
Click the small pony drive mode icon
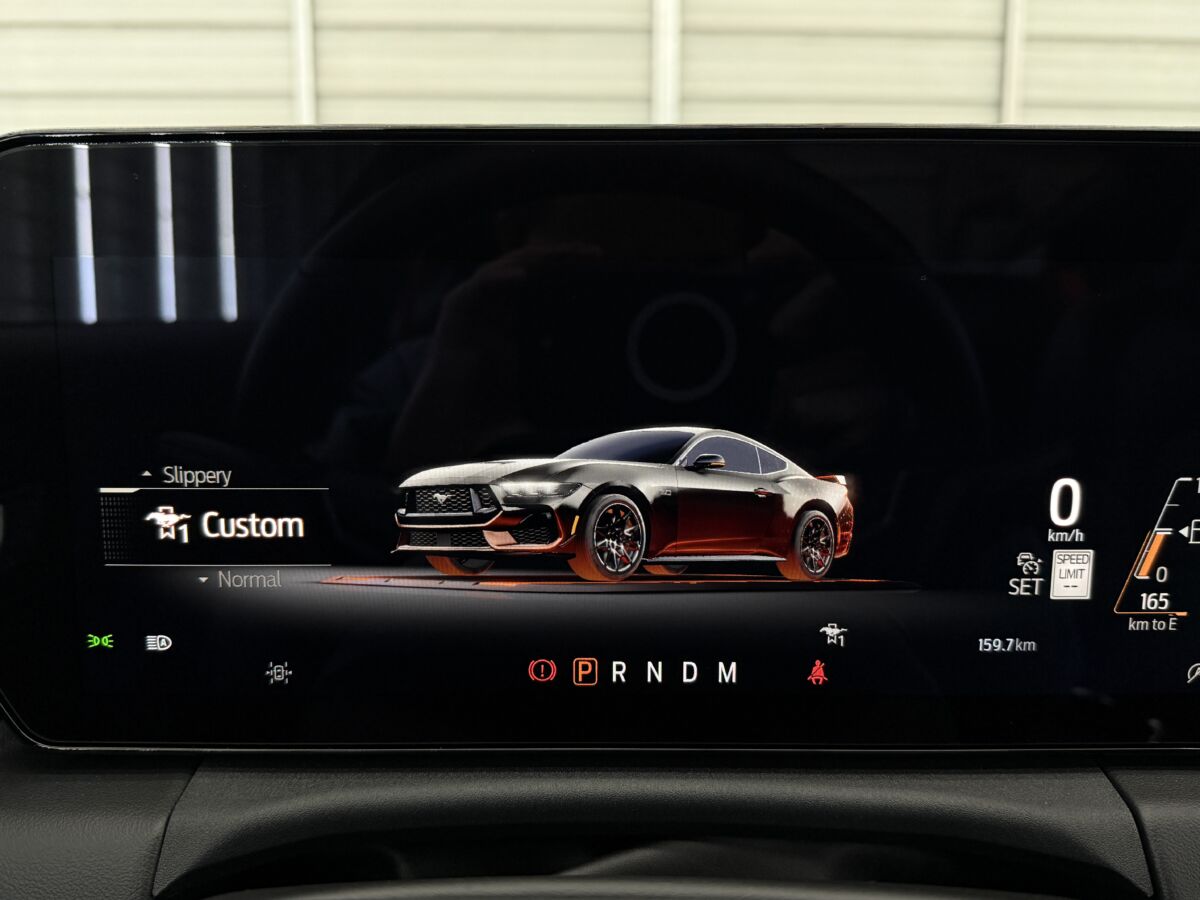pos(833,634)
